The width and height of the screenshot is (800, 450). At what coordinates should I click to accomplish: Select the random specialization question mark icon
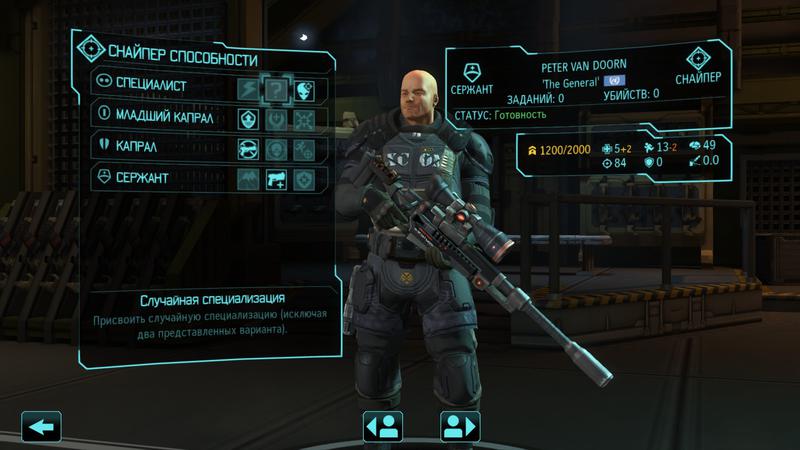276,86
